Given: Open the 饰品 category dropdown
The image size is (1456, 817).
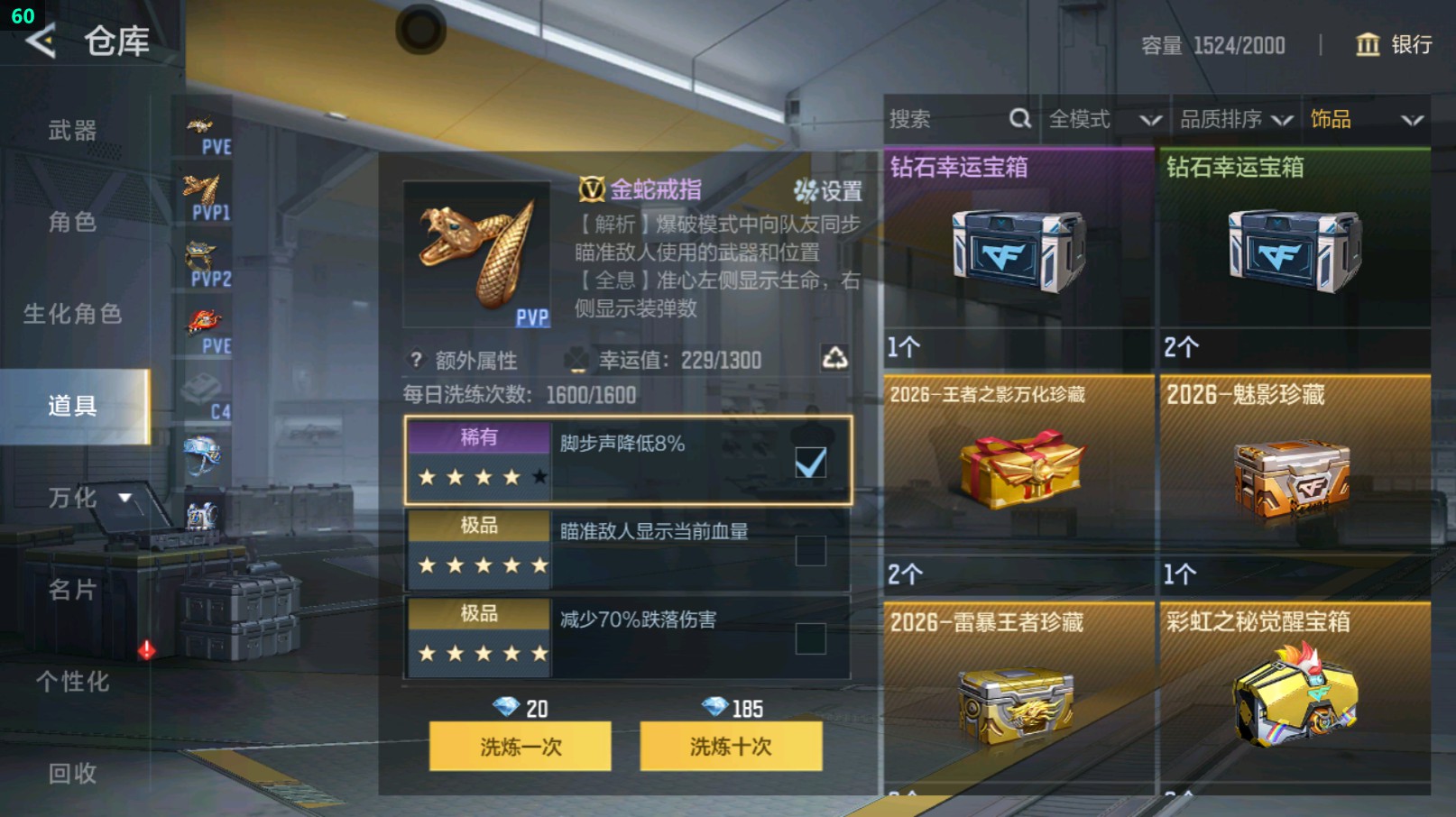Looking at the screenshot, I should (1353, 118).
